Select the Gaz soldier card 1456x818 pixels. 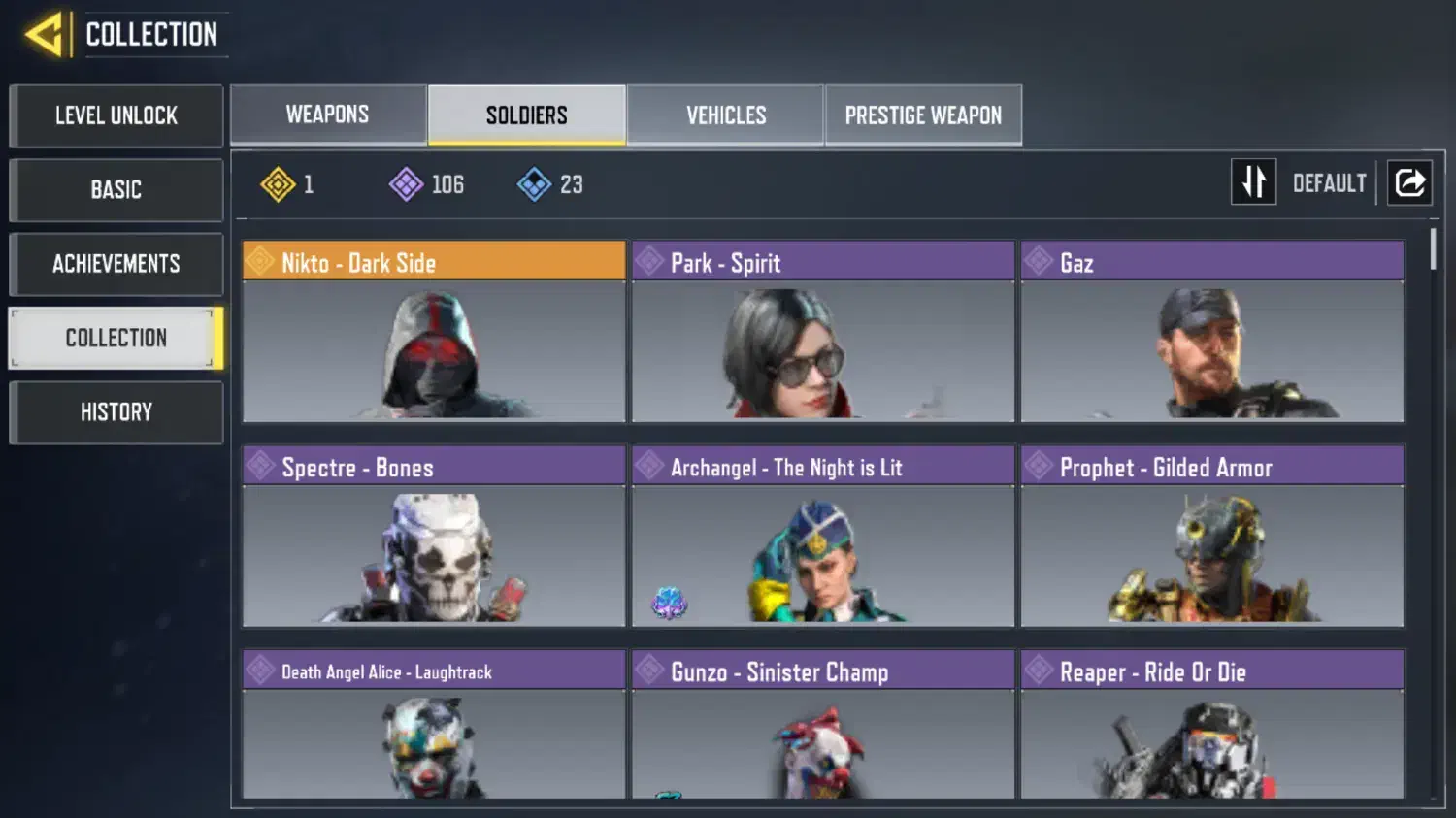(x=1212, y=331)
